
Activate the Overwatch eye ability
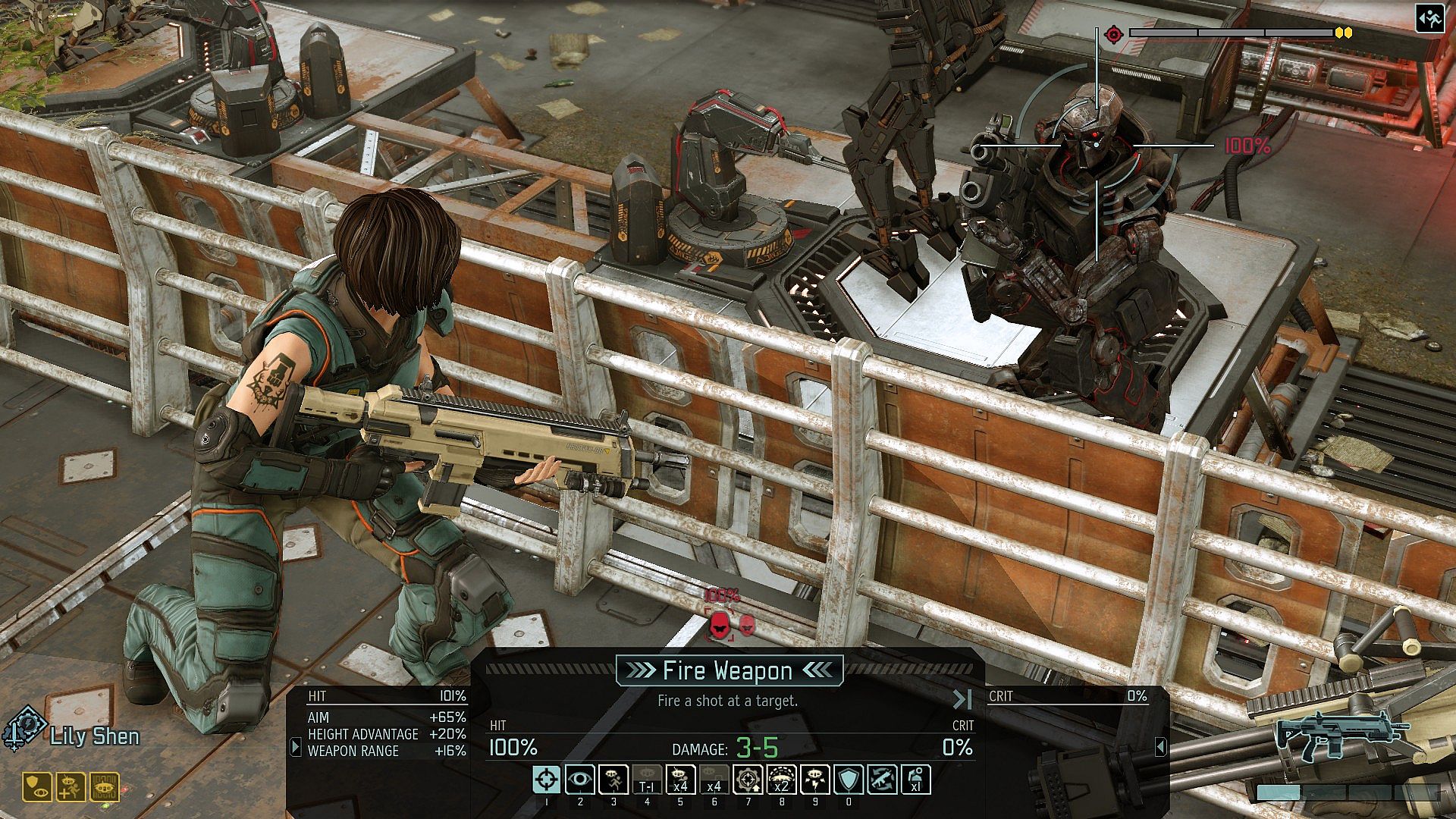(x=580, y=780)
